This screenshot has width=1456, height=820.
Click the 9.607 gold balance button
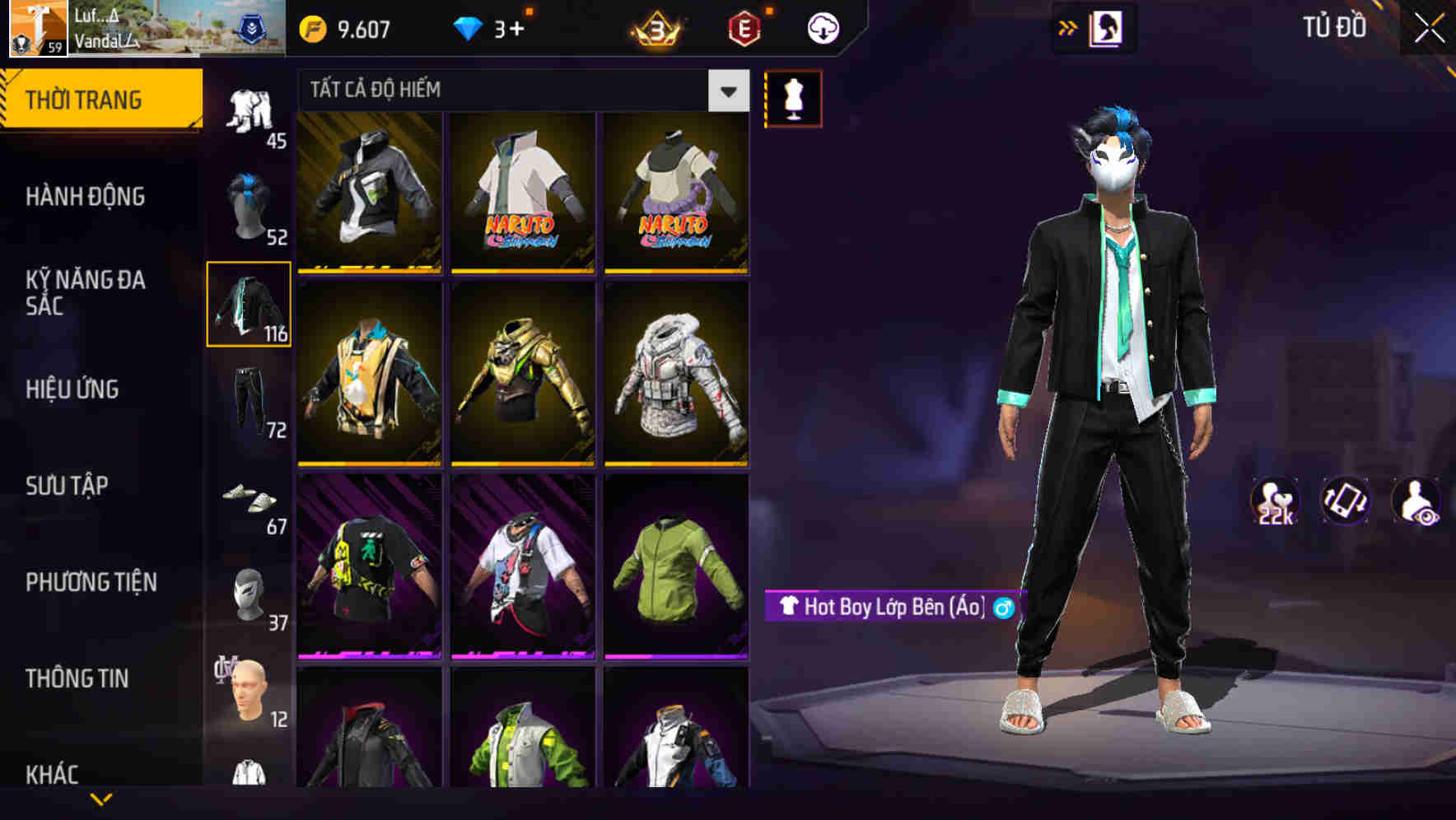click(x=346, y=27)
